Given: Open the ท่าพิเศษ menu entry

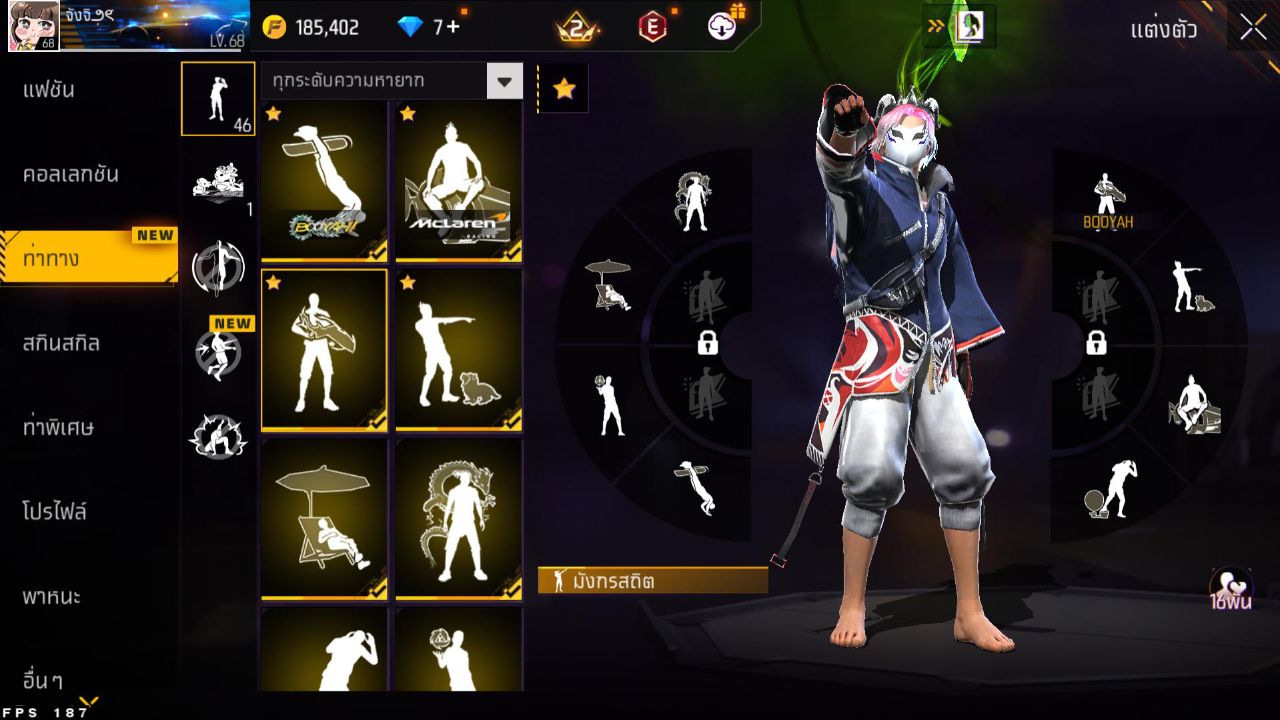Looking at the screenshot, I should [x=58, y=427].
